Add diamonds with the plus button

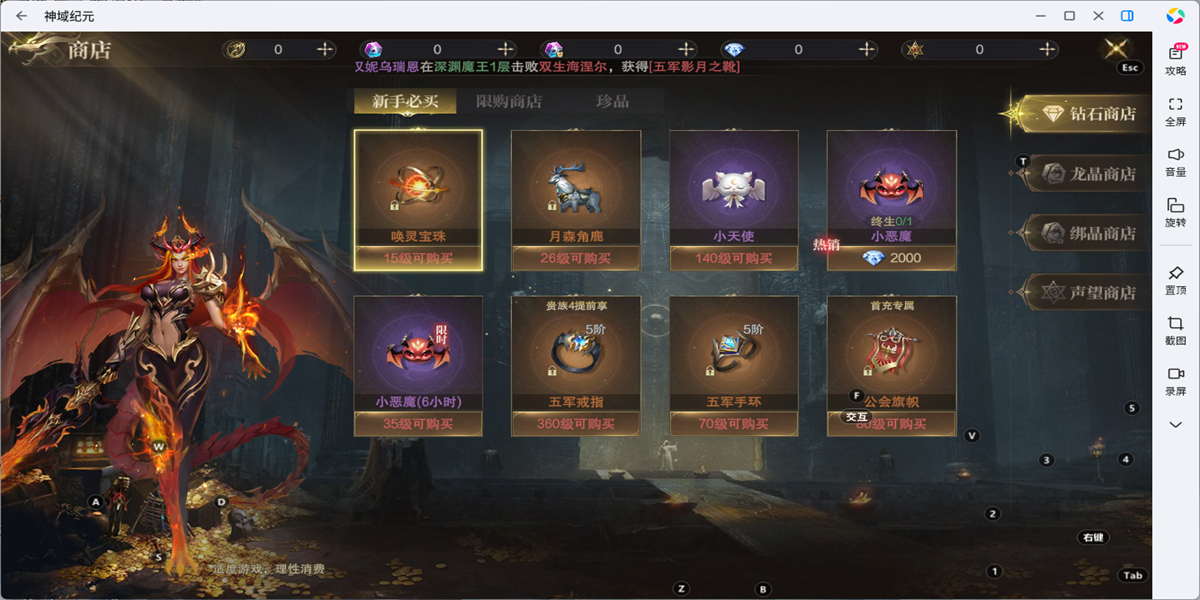pyautogui.click(x=867, y=49)
